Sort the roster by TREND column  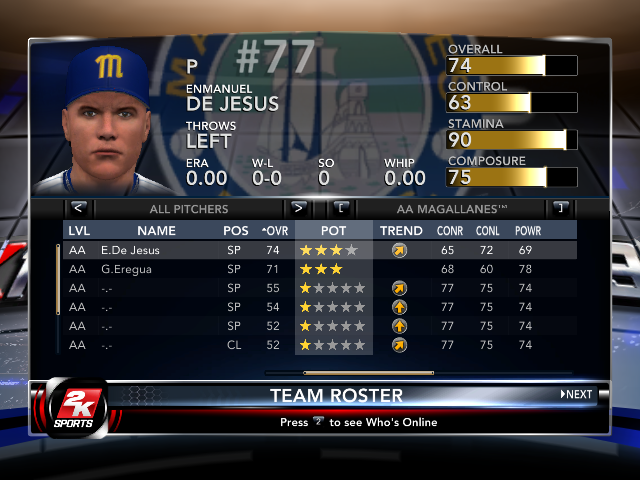(x=401, y=231)
